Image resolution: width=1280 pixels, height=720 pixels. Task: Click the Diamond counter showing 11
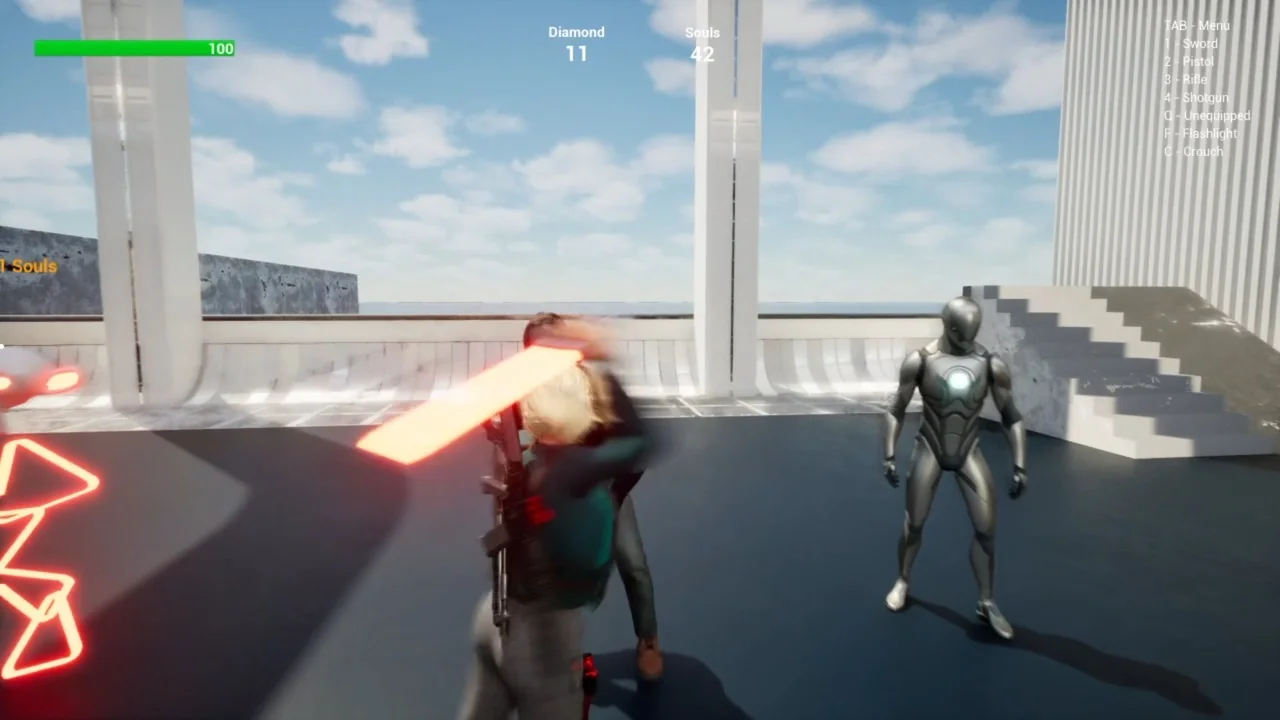coord(576,55)
